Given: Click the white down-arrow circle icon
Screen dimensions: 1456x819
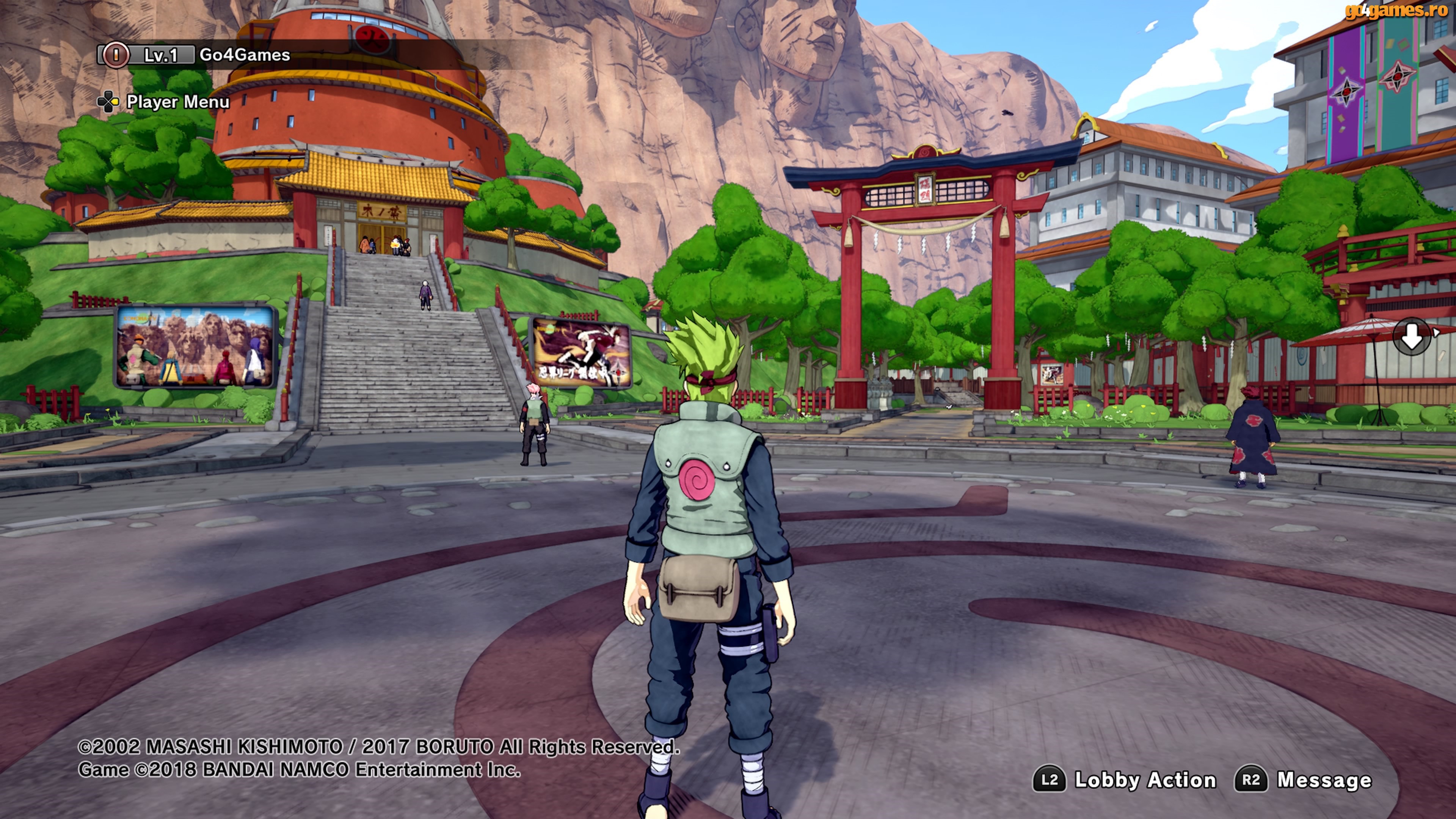Looking at the screenshot, I should coord(1411,337).
